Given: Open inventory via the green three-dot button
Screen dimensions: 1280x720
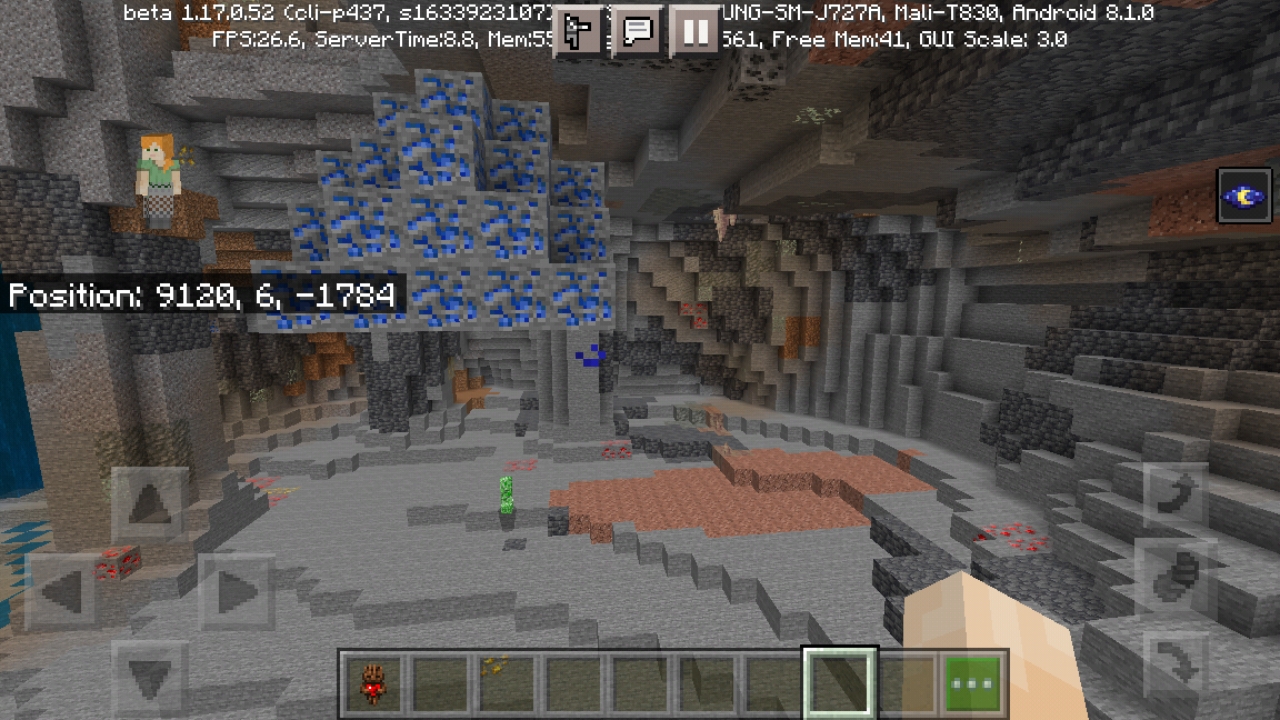Looking at the screenshot, I should [x=973, y=685].
